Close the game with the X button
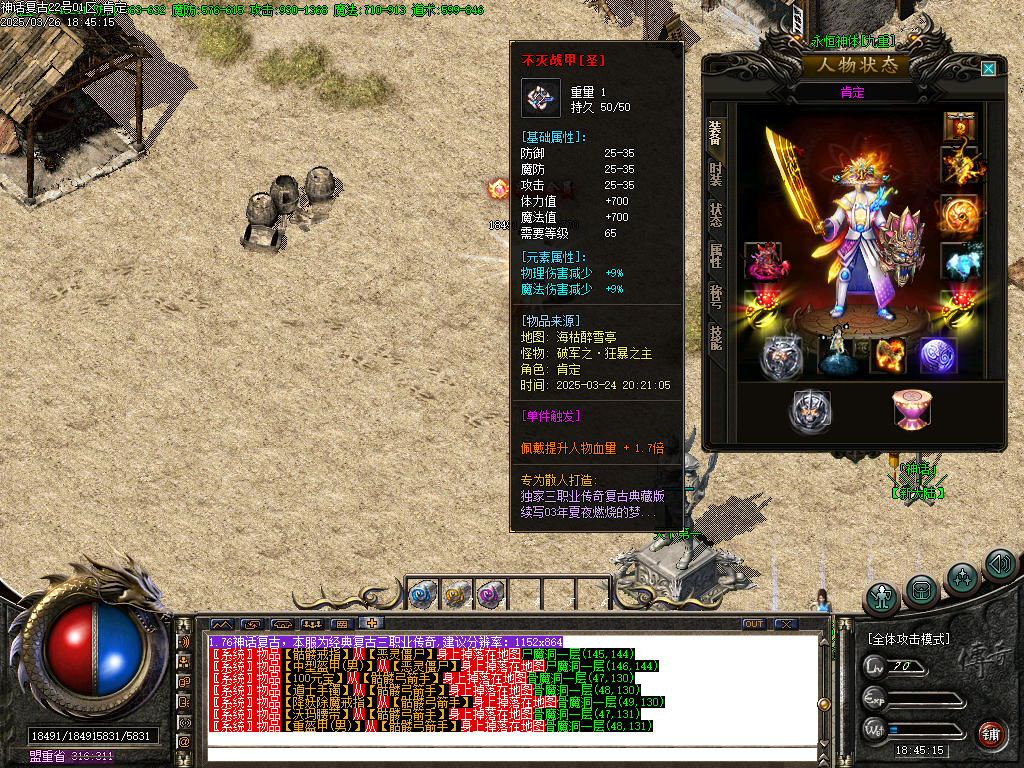 pos(786,624)
